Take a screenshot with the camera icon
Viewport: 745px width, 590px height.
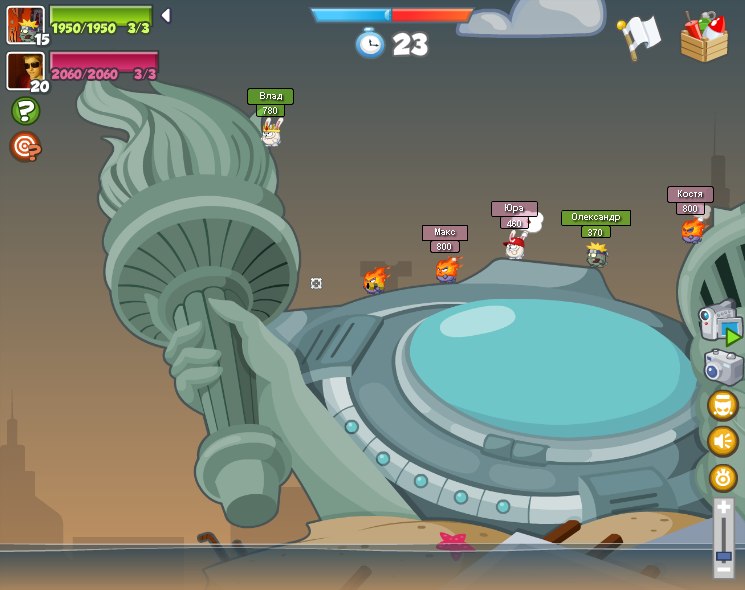click(722, 367)
